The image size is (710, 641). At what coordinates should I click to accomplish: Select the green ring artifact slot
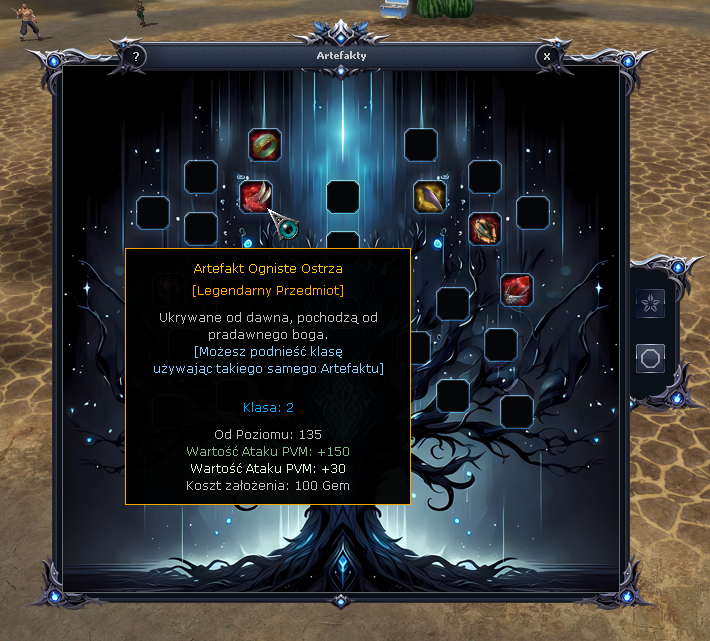tap(264, 145)
